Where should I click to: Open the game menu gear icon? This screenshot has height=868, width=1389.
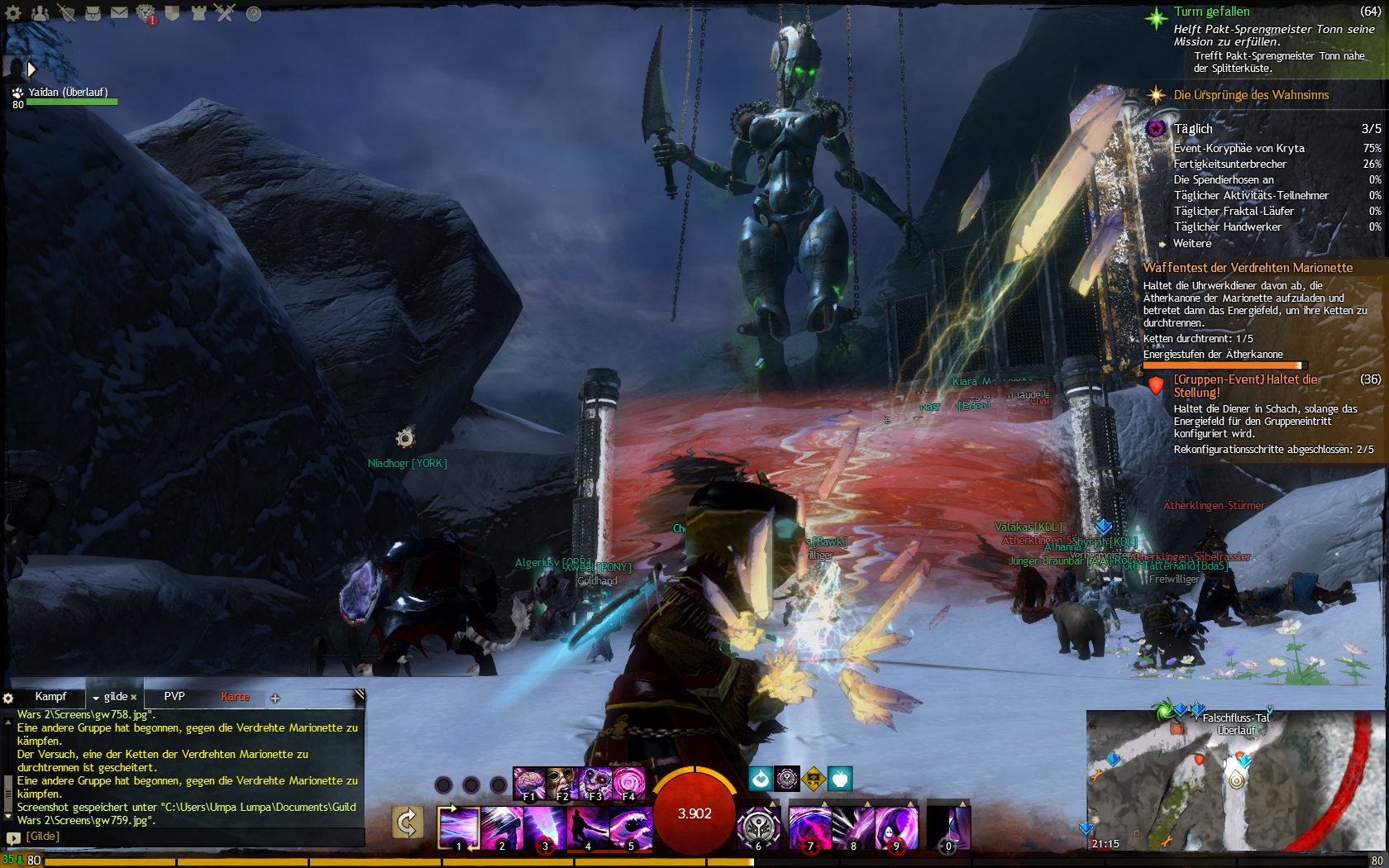coord(13,13)
